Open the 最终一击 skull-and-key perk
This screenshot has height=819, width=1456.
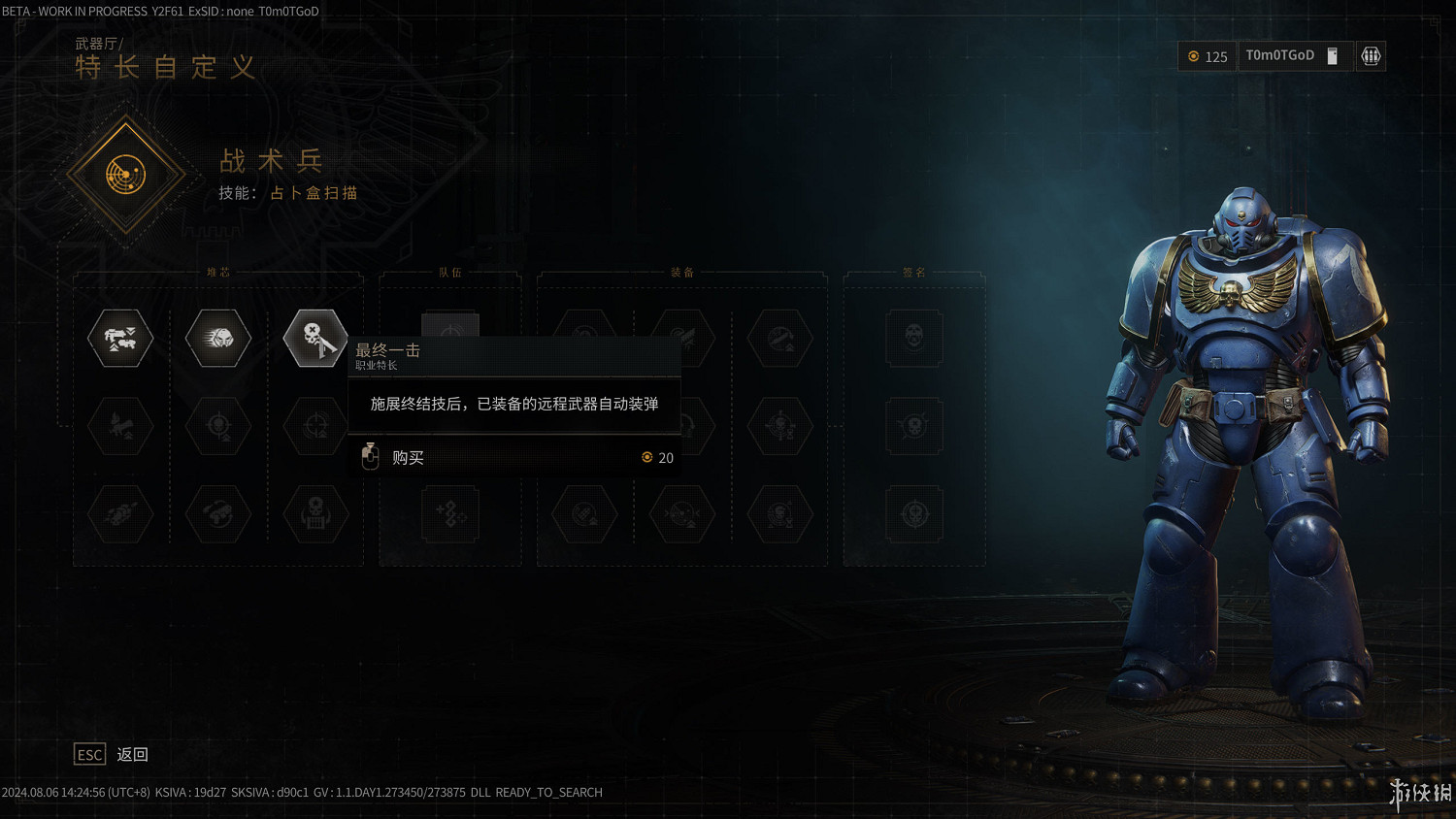coord(315,340)
